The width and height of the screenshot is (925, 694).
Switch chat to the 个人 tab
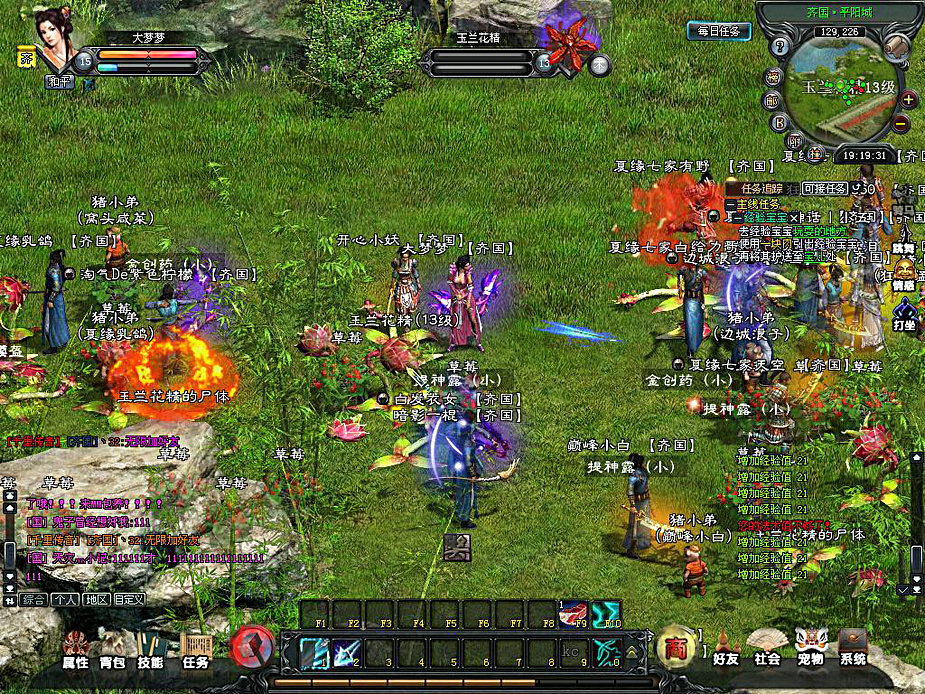click(x=65, y=600)
